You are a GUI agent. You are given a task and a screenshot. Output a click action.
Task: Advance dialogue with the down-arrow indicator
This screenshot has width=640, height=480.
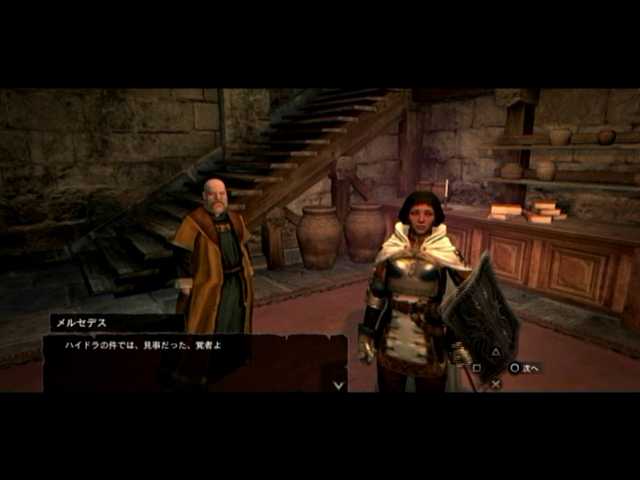pyautogui.click(x=338, y=383)
